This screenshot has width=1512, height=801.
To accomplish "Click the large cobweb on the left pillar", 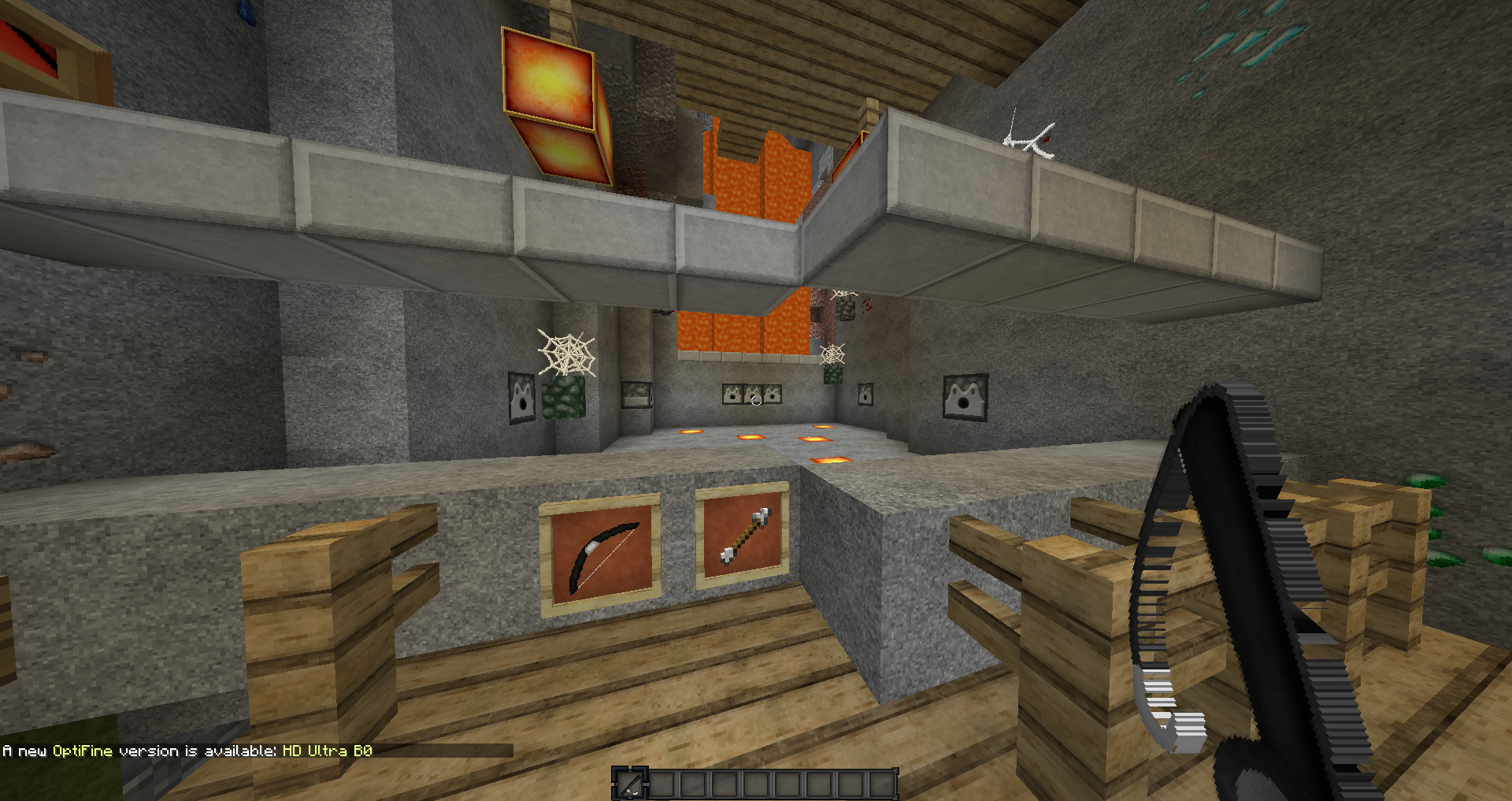I will tap(566, 354).
